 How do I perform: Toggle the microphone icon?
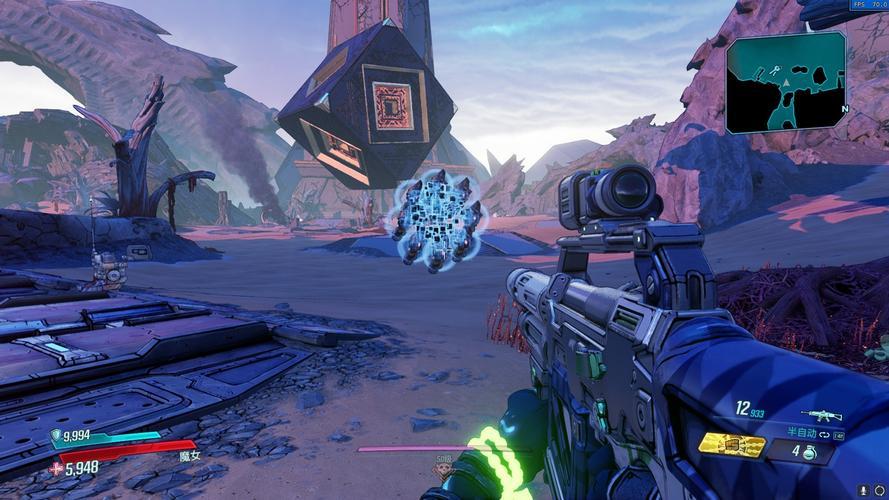click(863, 489)
